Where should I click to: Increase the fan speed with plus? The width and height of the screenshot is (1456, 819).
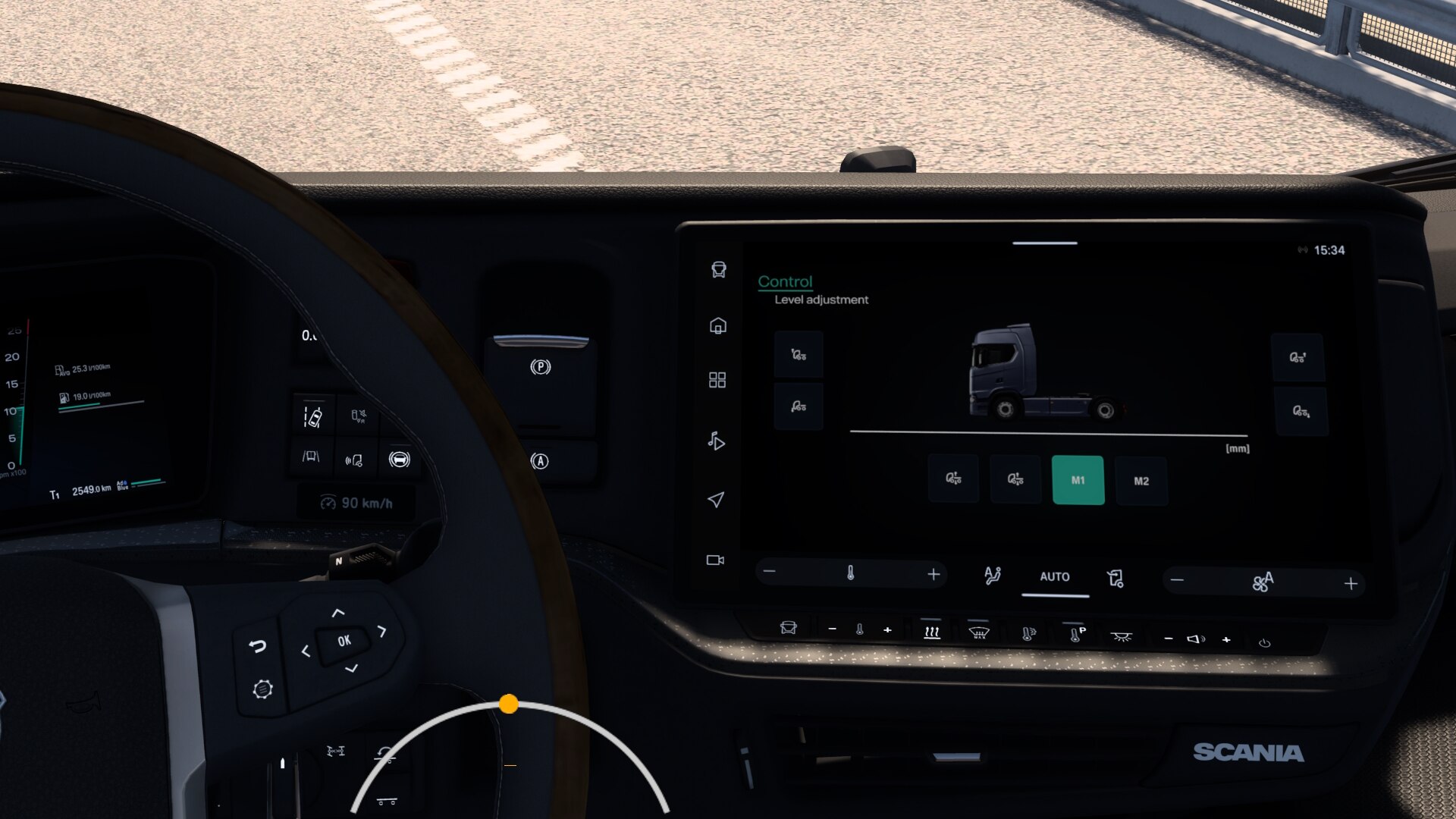1351,584
